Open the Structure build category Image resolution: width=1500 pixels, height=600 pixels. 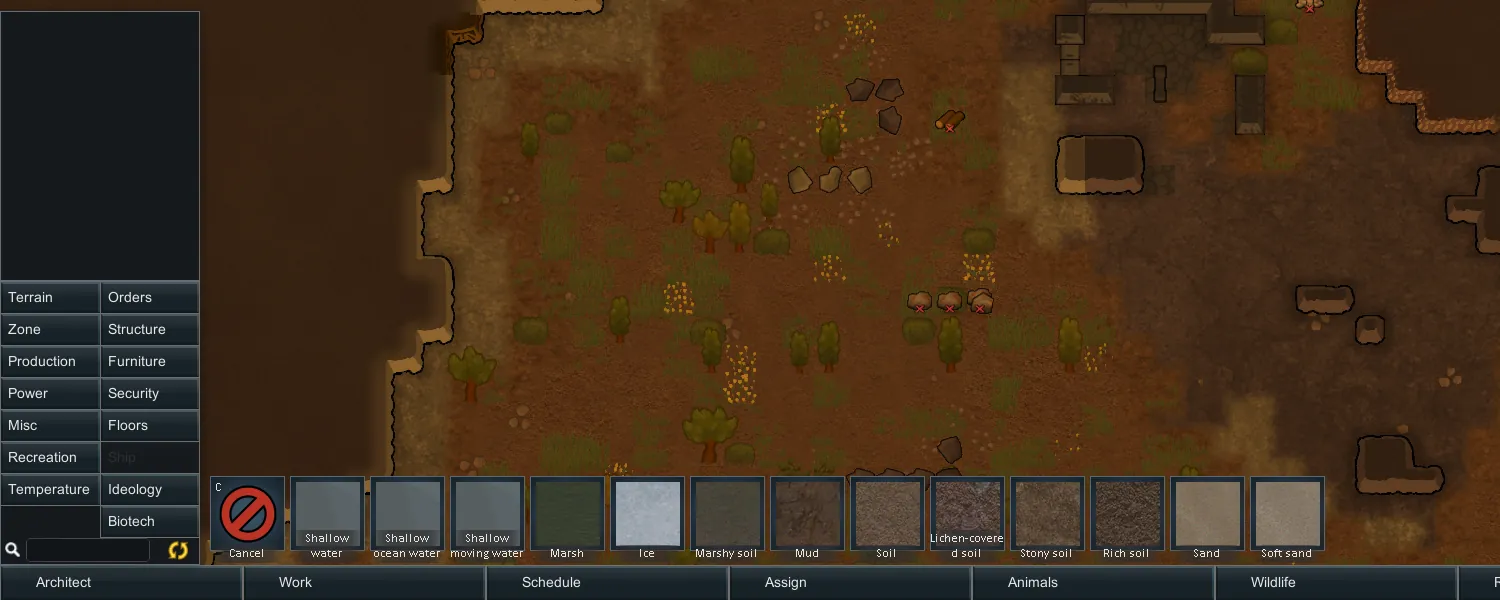tap(149, 330)
